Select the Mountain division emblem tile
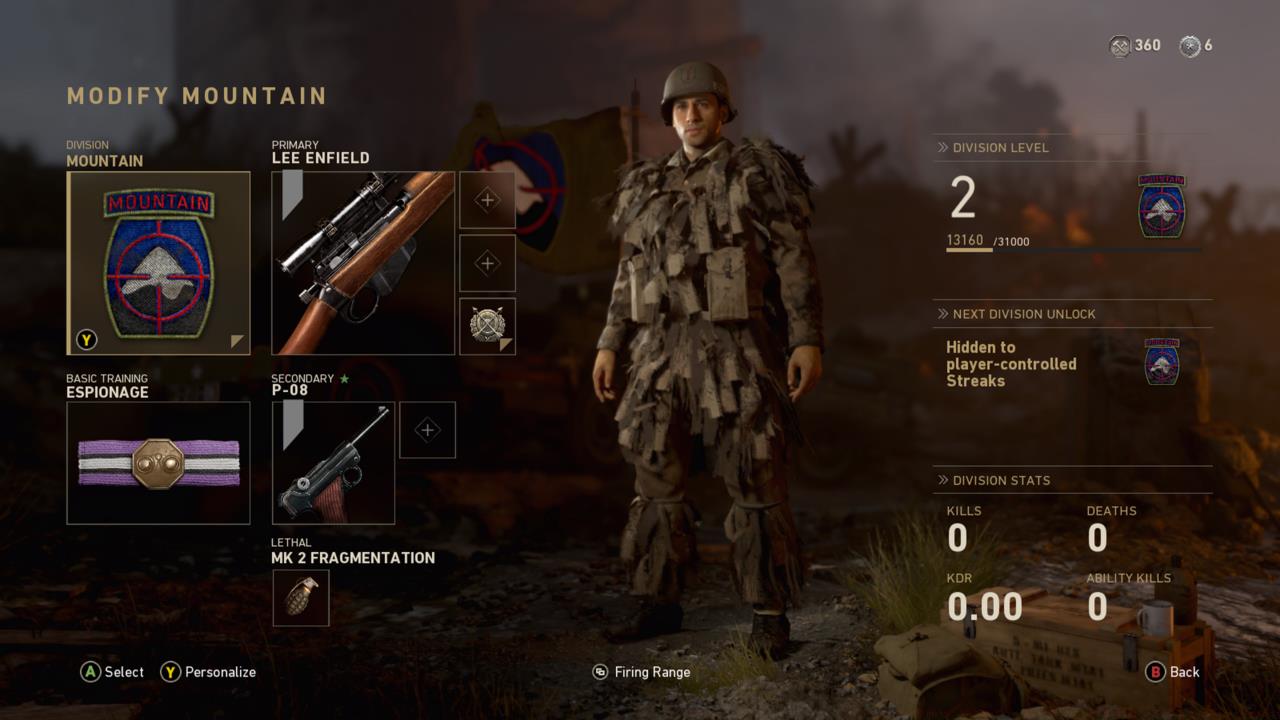Screen dimensions: 1280x720 point(158,263)
